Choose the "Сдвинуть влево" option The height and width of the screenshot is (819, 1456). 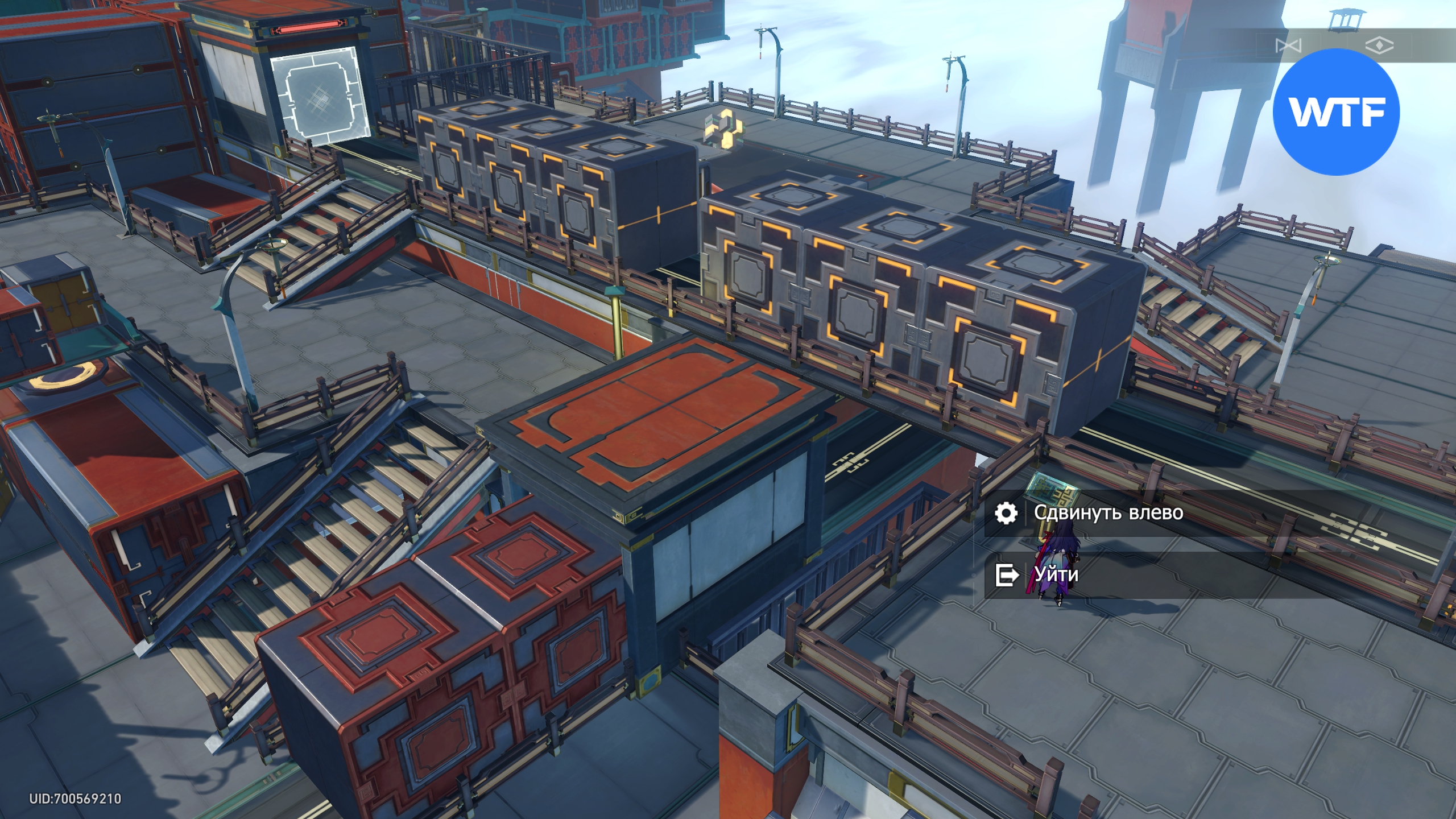pyautogui.click(x=1107, y=513)
